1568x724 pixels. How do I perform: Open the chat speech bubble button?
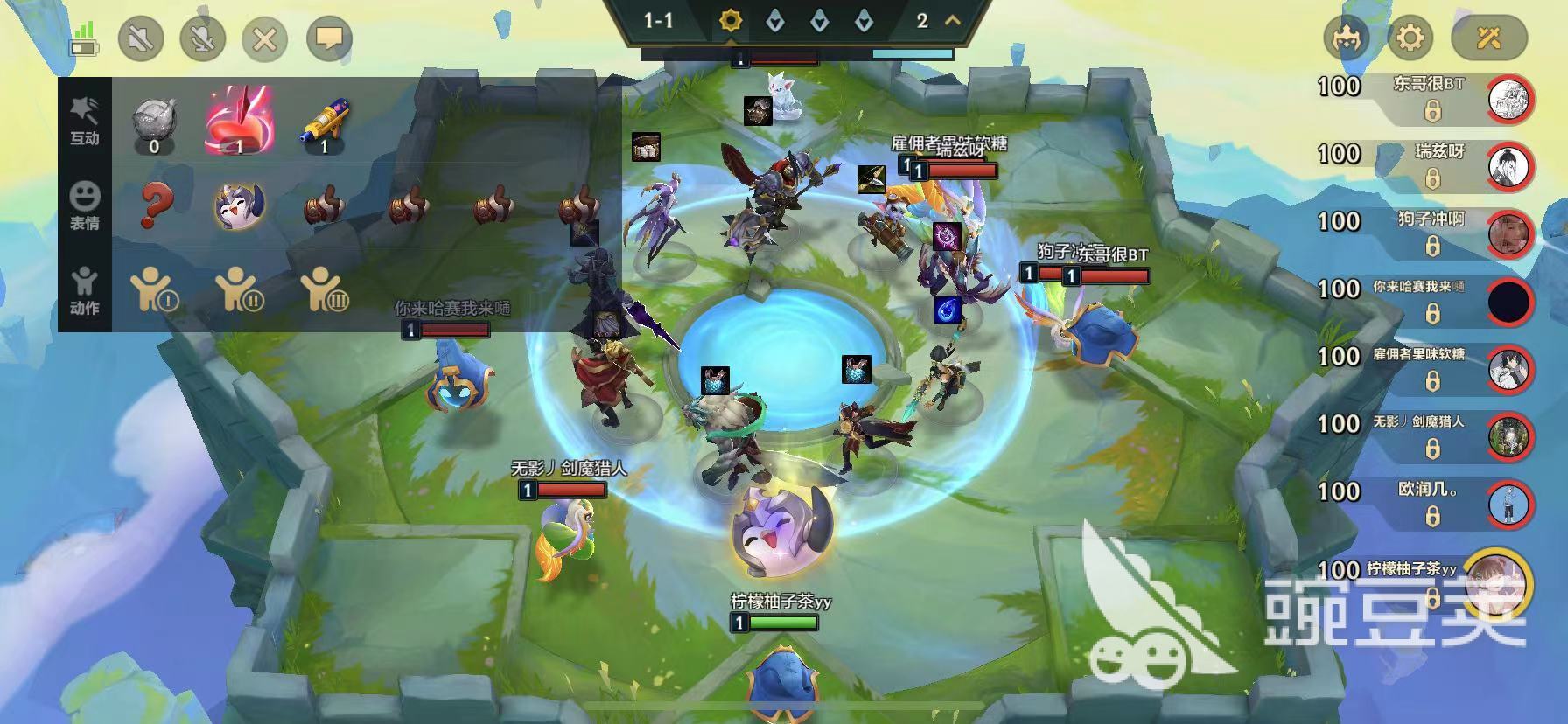tap(329, 39)
